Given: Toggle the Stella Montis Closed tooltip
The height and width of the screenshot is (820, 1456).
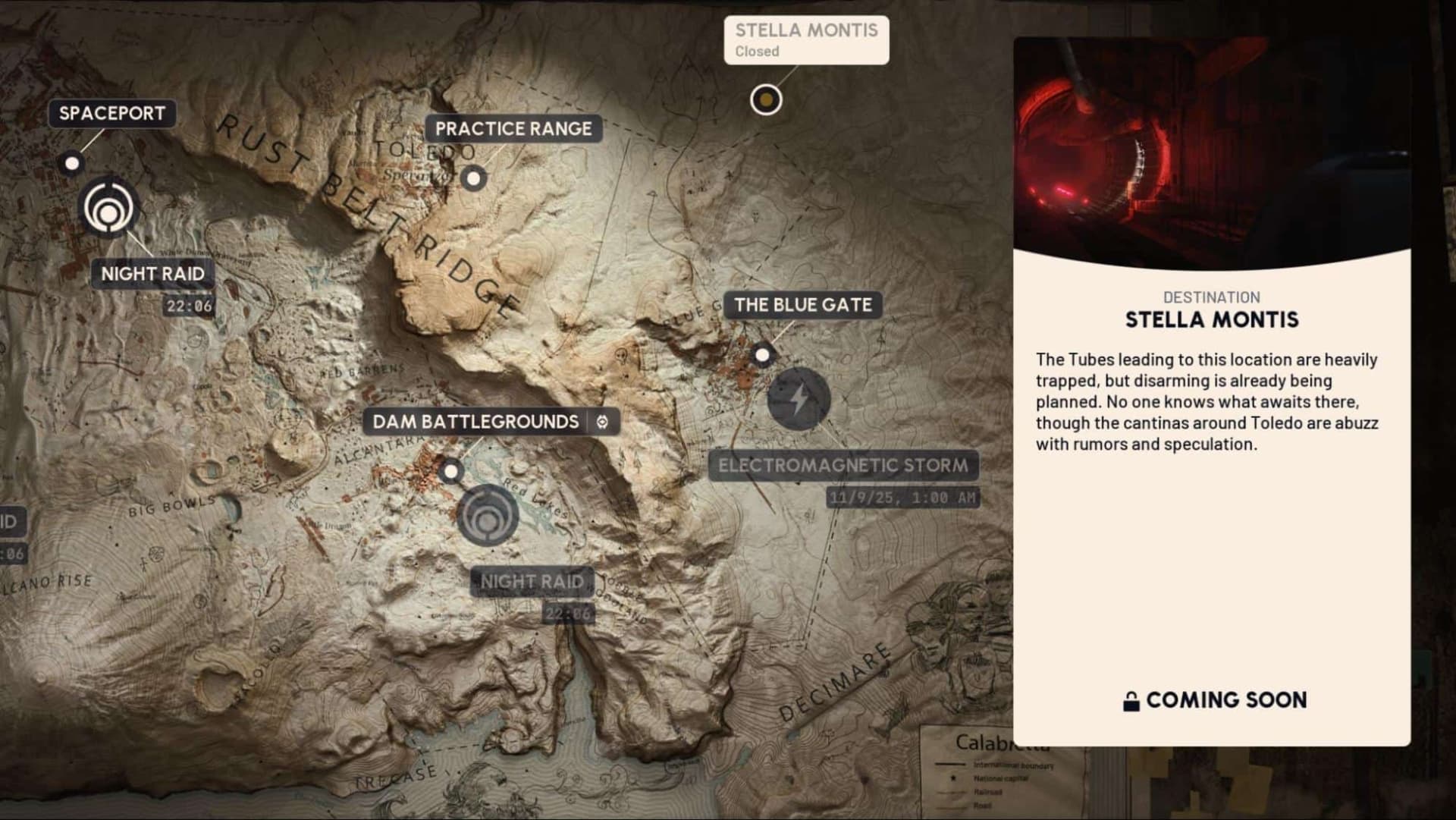Looking at the screenshot, I should [806, 39].
